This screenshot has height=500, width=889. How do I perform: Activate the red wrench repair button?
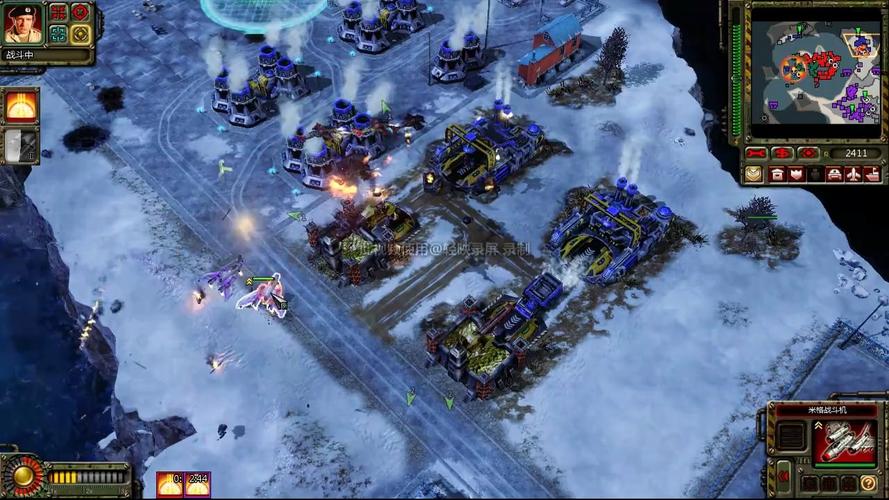[755, 154]
